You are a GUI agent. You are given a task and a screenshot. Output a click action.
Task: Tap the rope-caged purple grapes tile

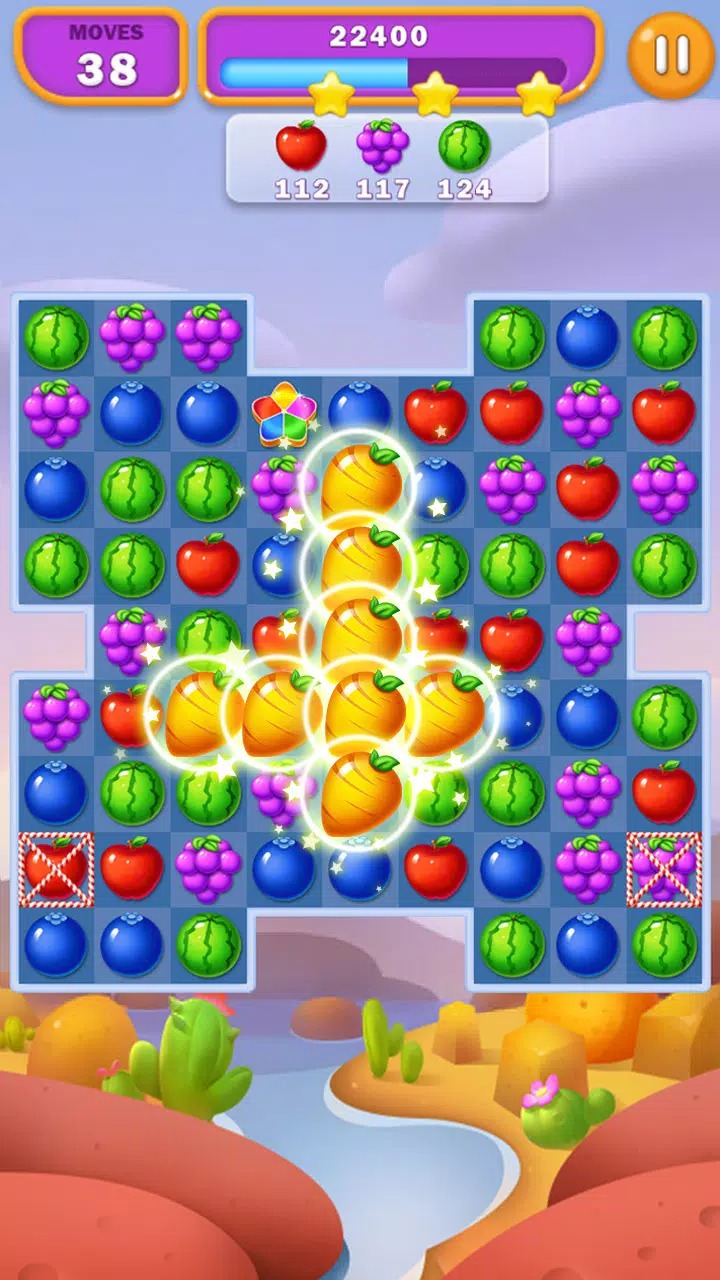tap(664, 869)
